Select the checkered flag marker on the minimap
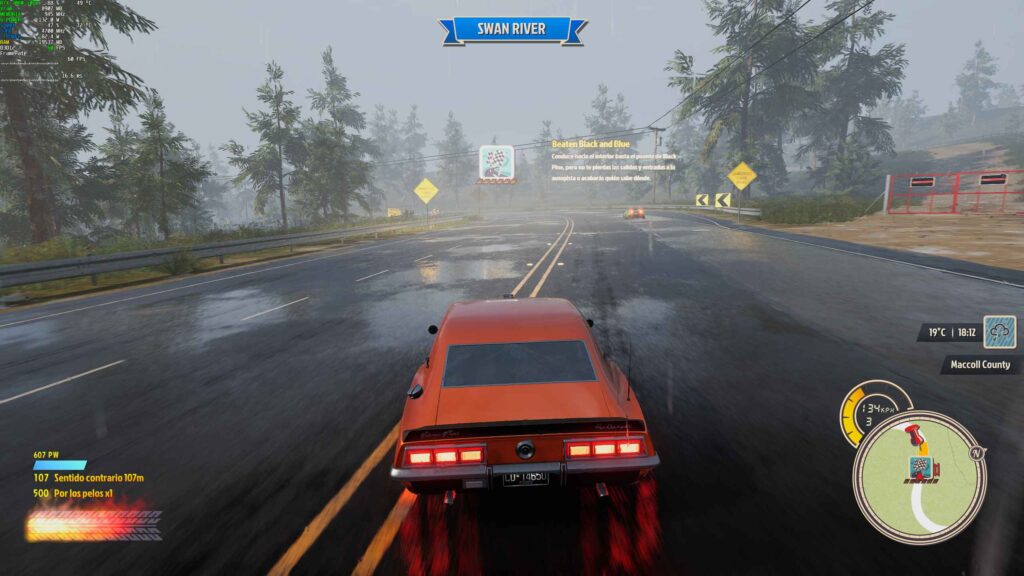Screen dimensions: 1024x576 pos(919,466)
